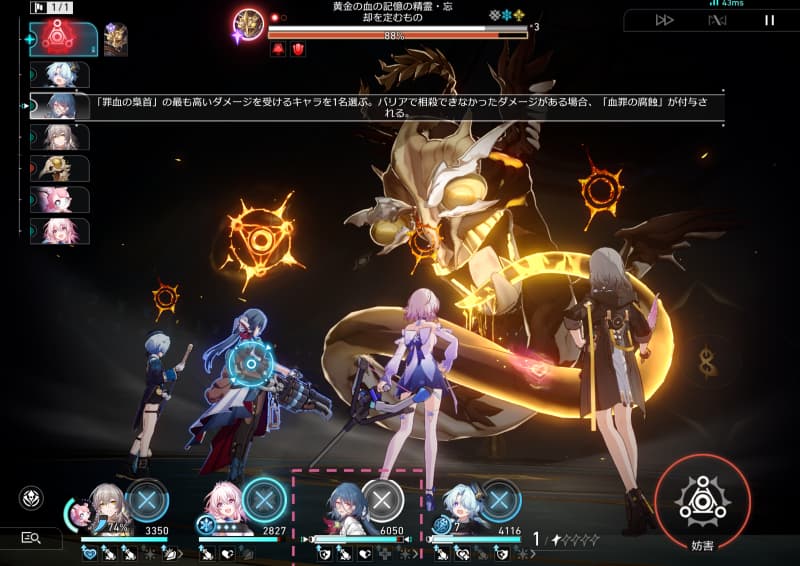Viewport: 800px width, 566px height.
Task: Trigger the ultimate of the 4116 HP character
Action: [x=500, y=500]
